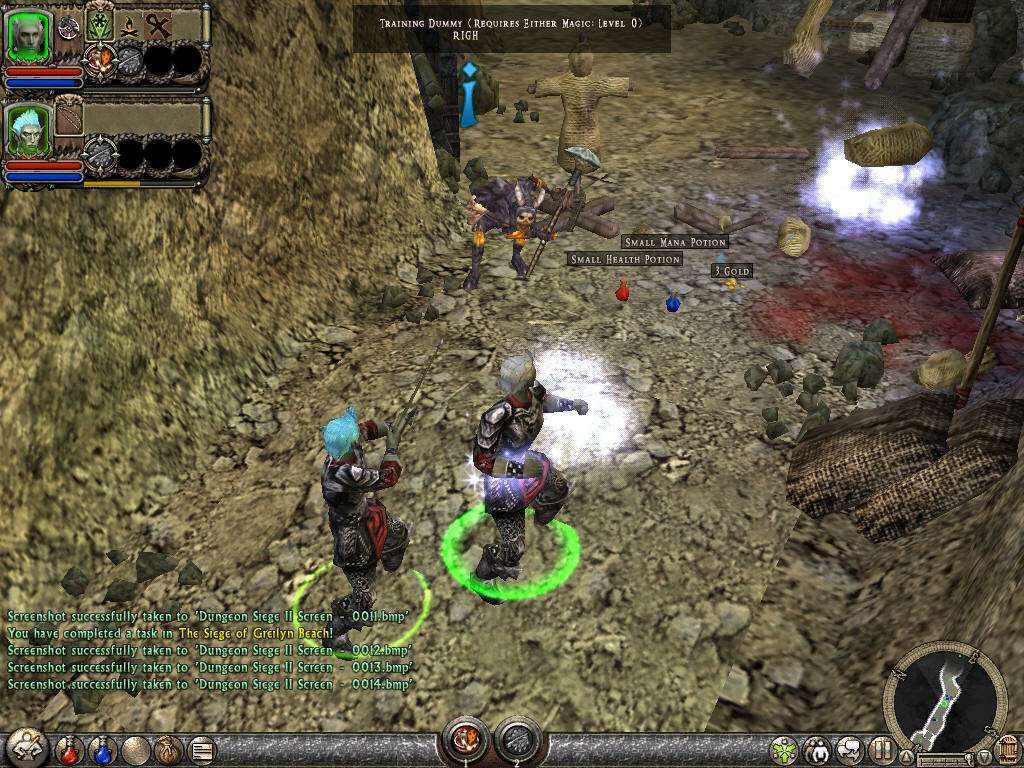This screenshot has width=1024, height=768.
Task: Use the blue mana potion button
Action: click(x=103, y=748)
